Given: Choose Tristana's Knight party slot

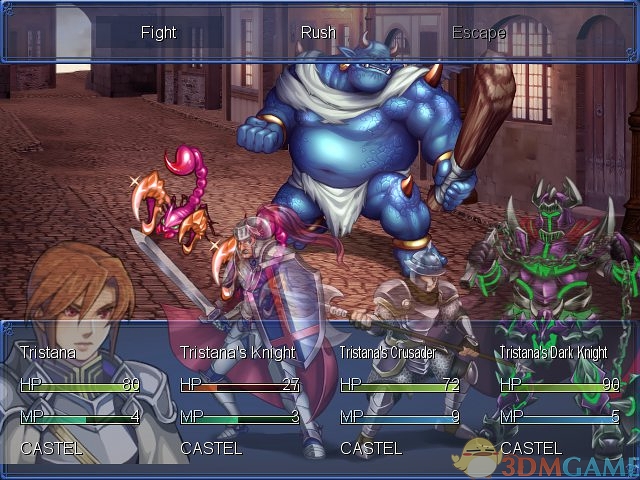Looking at the screenshot, I should click(x=240, y=400).
